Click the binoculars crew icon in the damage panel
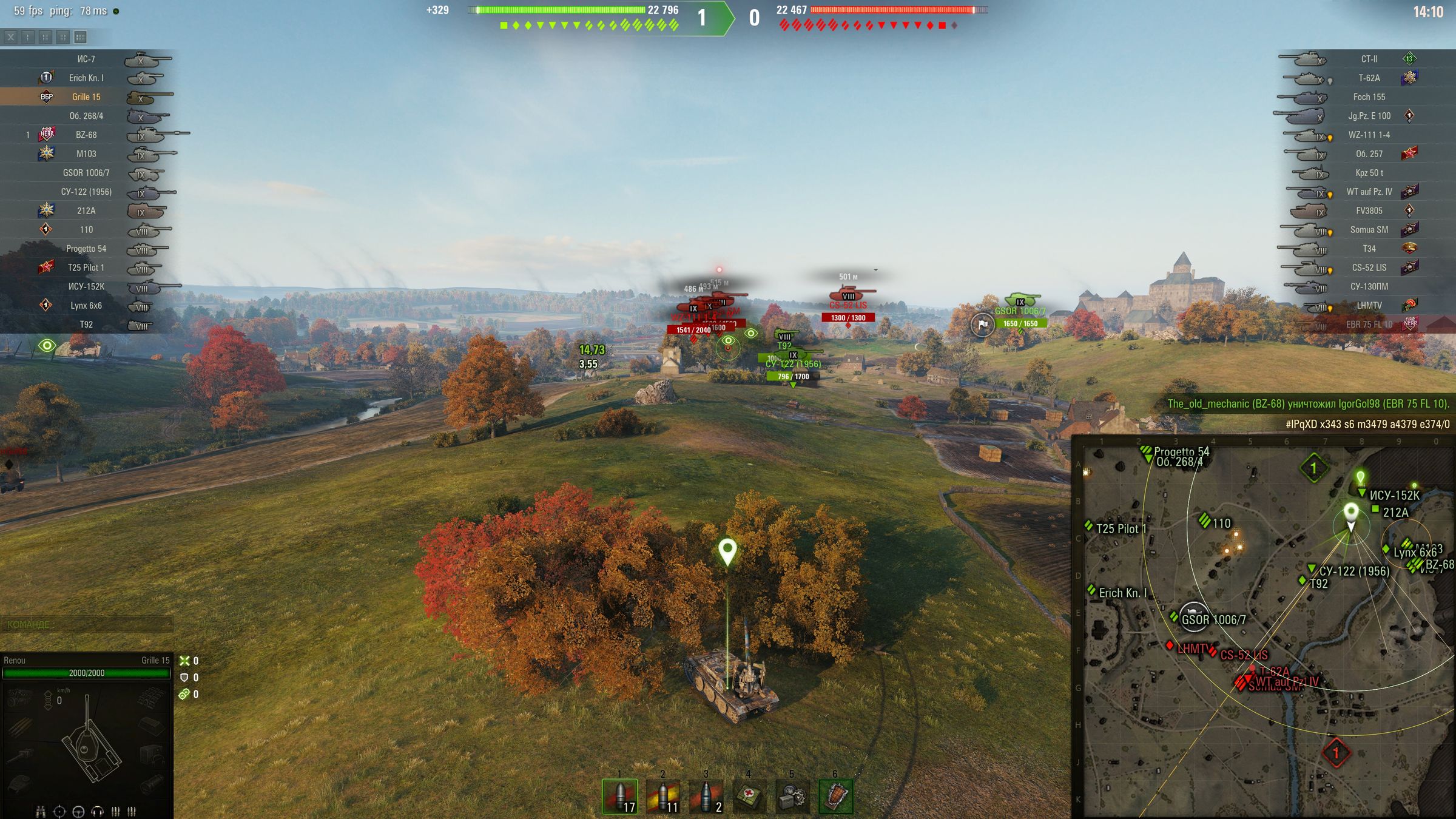 (x=41, y=811)
